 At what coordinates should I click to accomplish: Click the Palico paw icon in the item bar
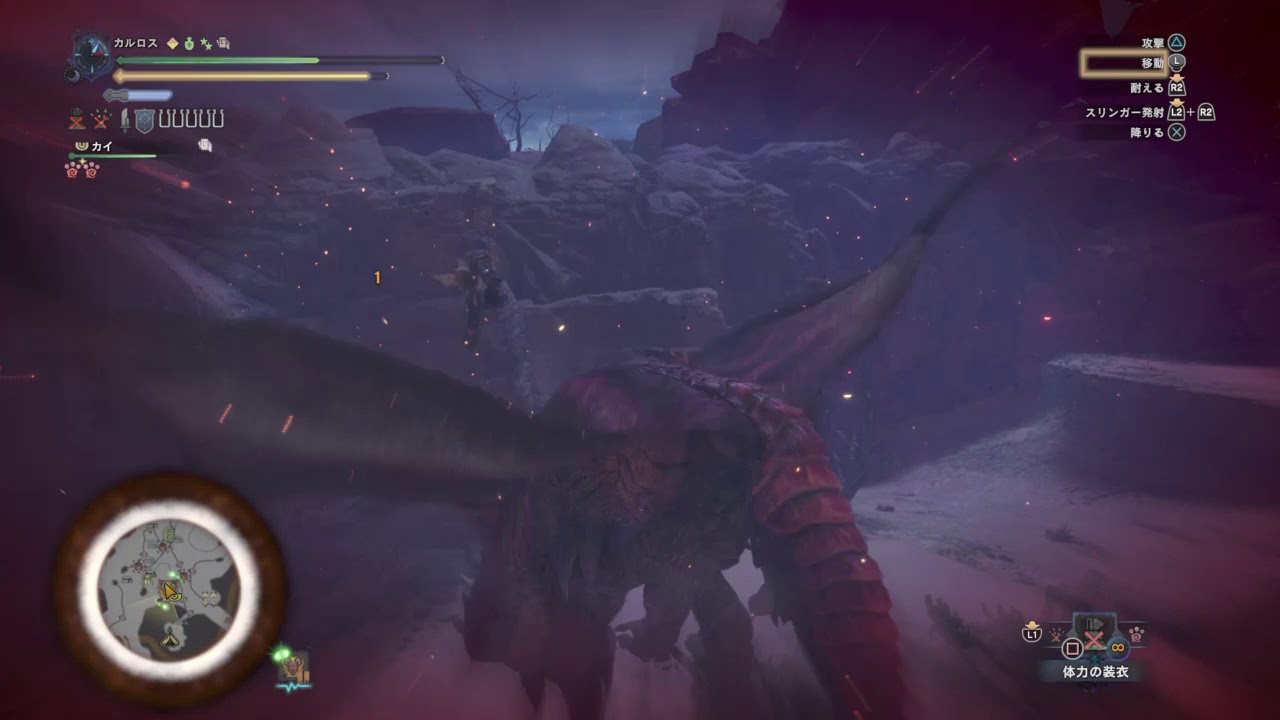tap(1137, 632)
